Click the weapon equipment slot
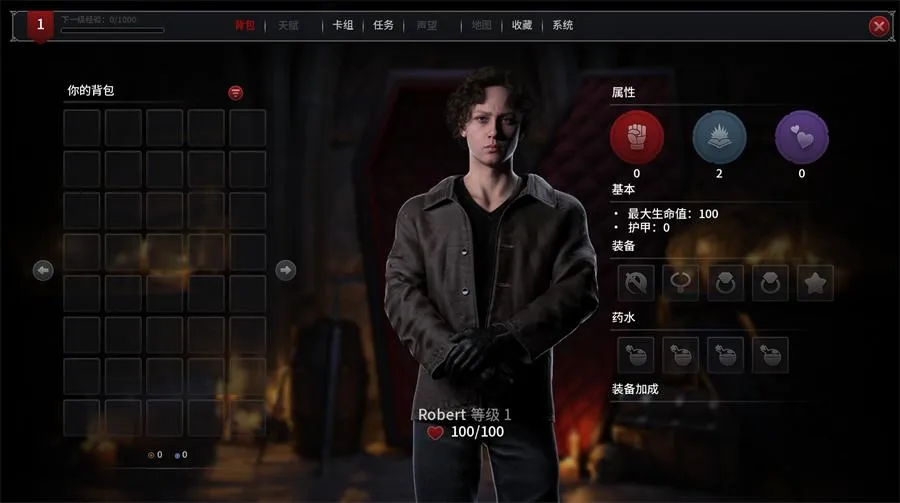This screenshot has width=900, height=503. (x=635, y=283)
